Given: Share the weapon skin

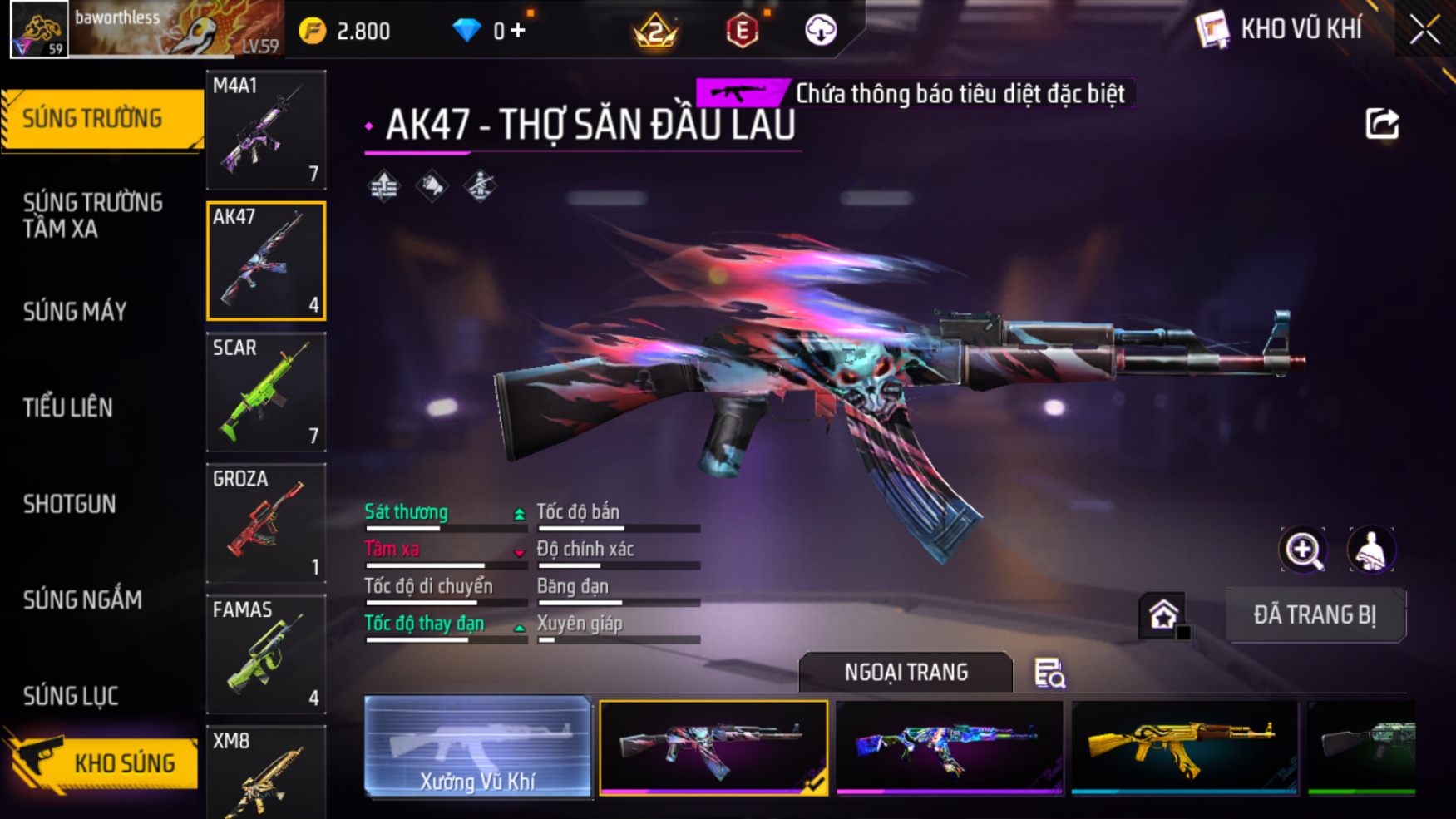Looking at the screenshot, I should click(x=1382, y=125).
